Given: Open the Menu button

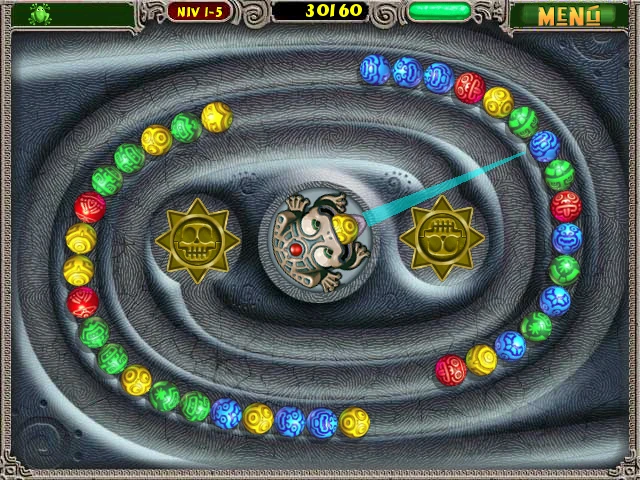Looking at the screenshot, I should (x=568, y=15).
